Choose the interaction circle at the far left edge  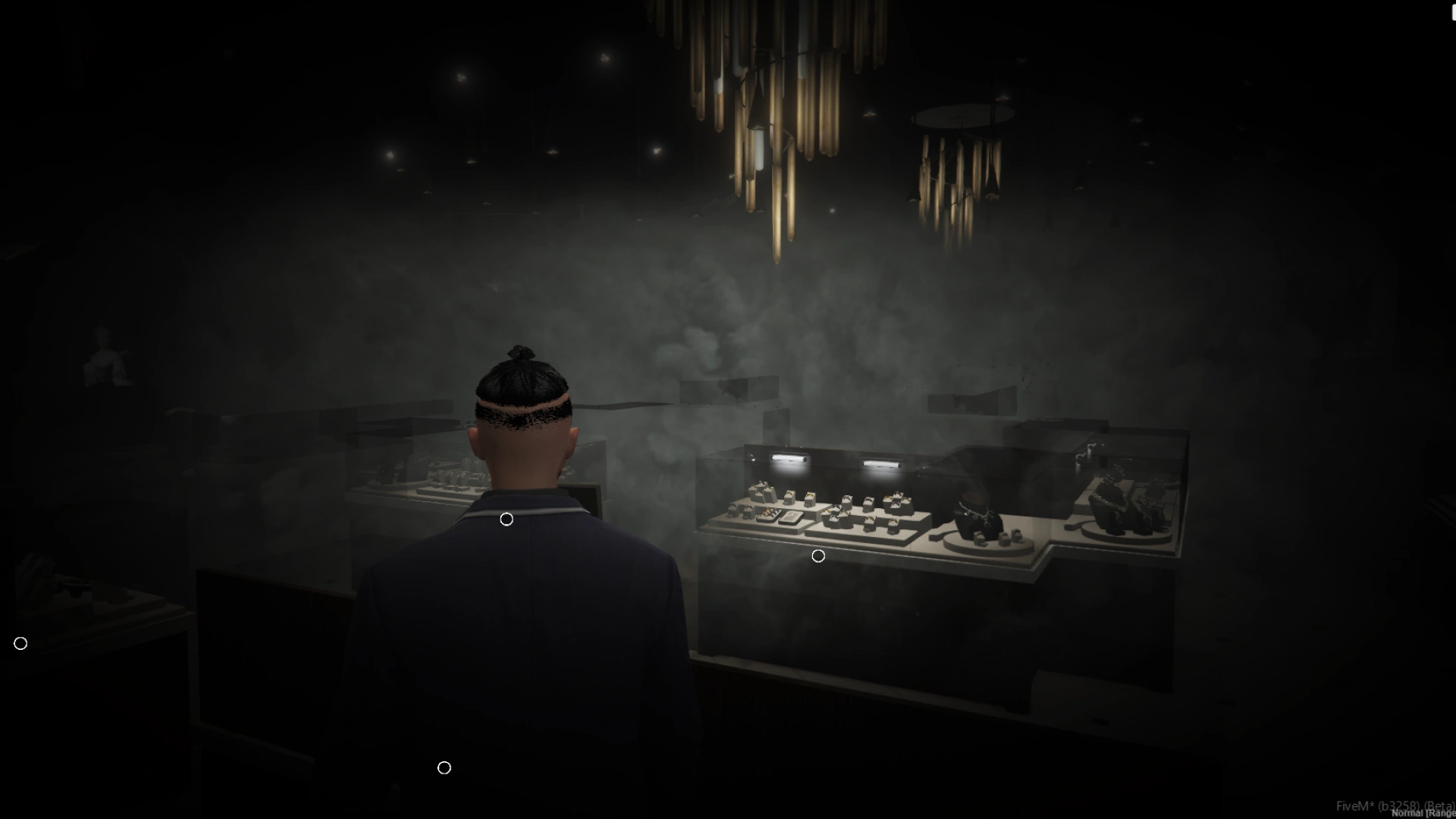point(20,644)
